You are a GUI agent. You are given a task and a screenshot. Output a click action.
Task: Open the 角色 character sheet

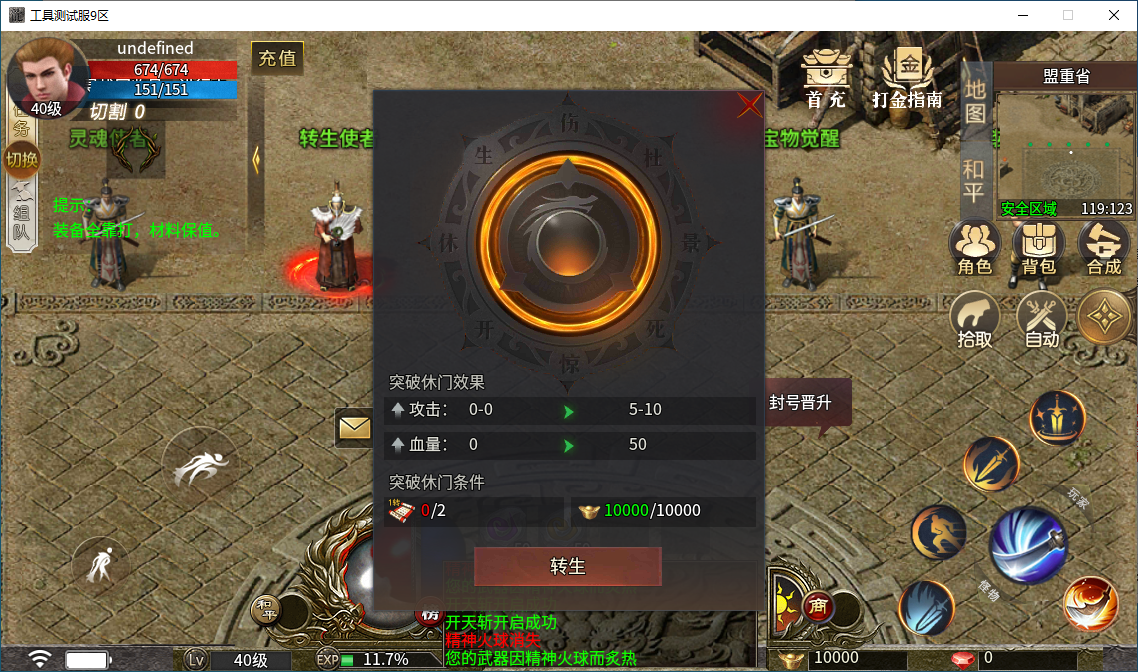(x=974, y=247)
